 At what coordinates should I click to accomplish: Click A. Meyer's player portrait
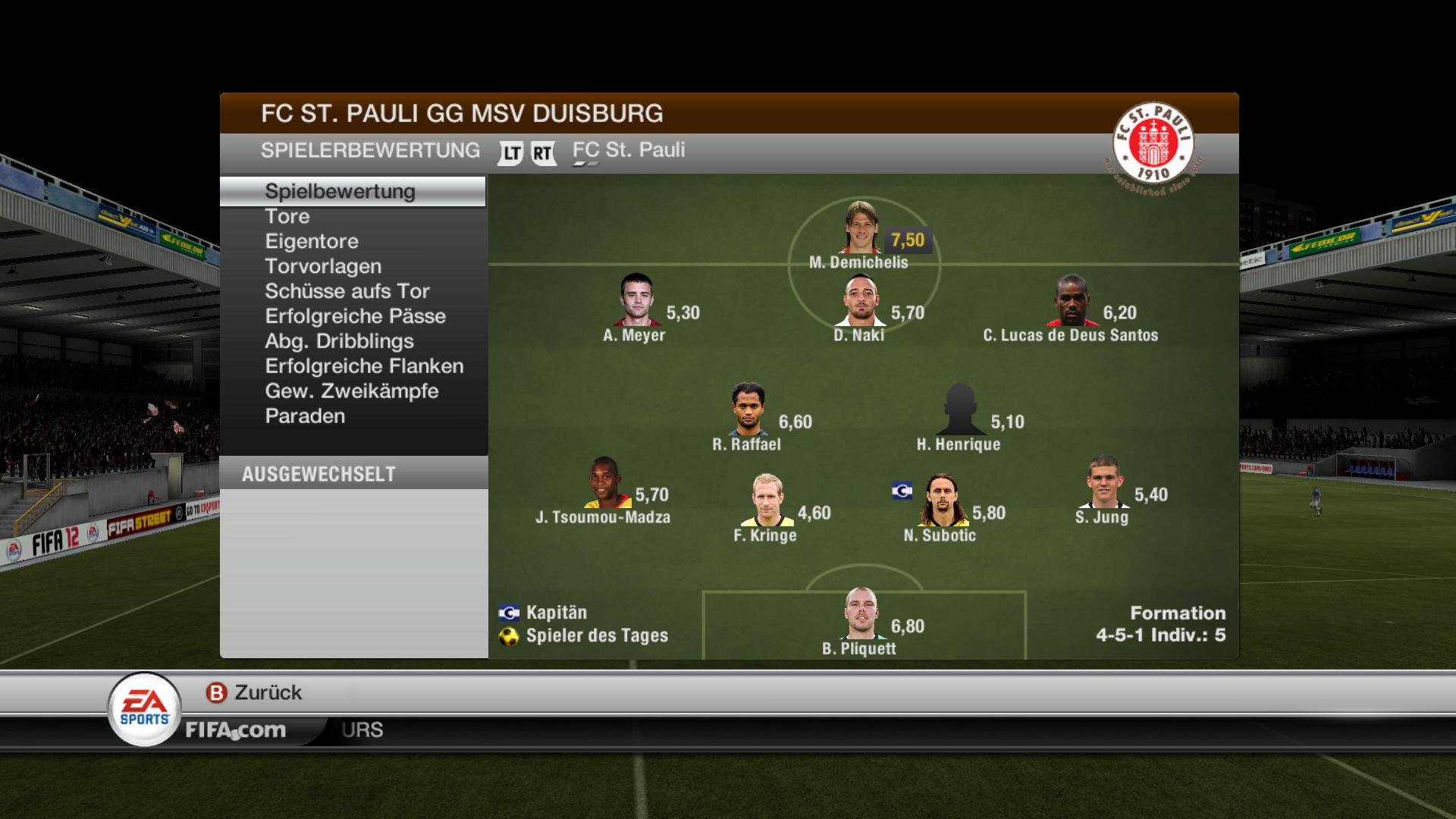click(635, 300)
